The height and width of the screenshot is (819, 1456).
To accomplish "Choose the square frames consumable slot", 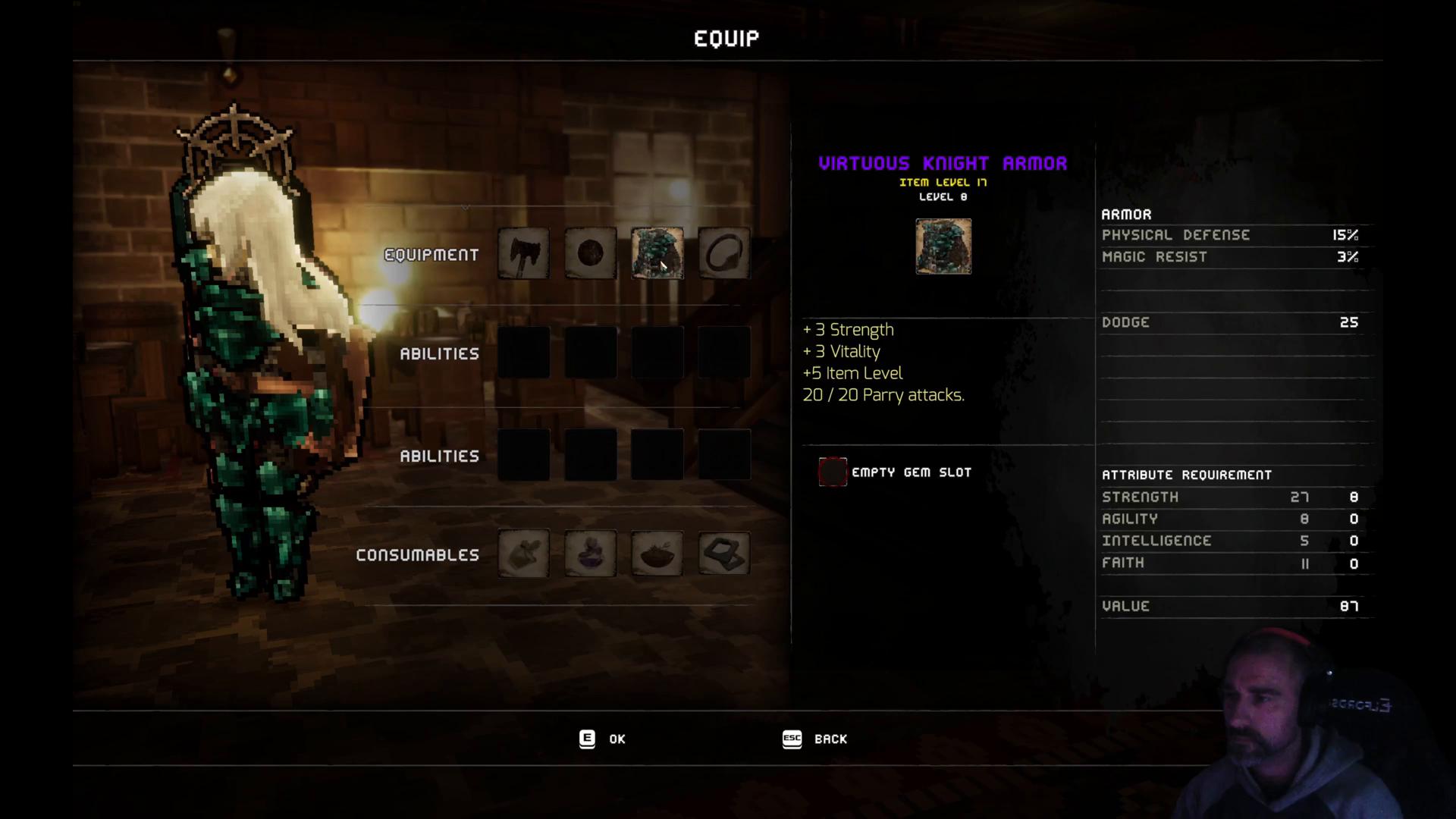I will point(723,554).
